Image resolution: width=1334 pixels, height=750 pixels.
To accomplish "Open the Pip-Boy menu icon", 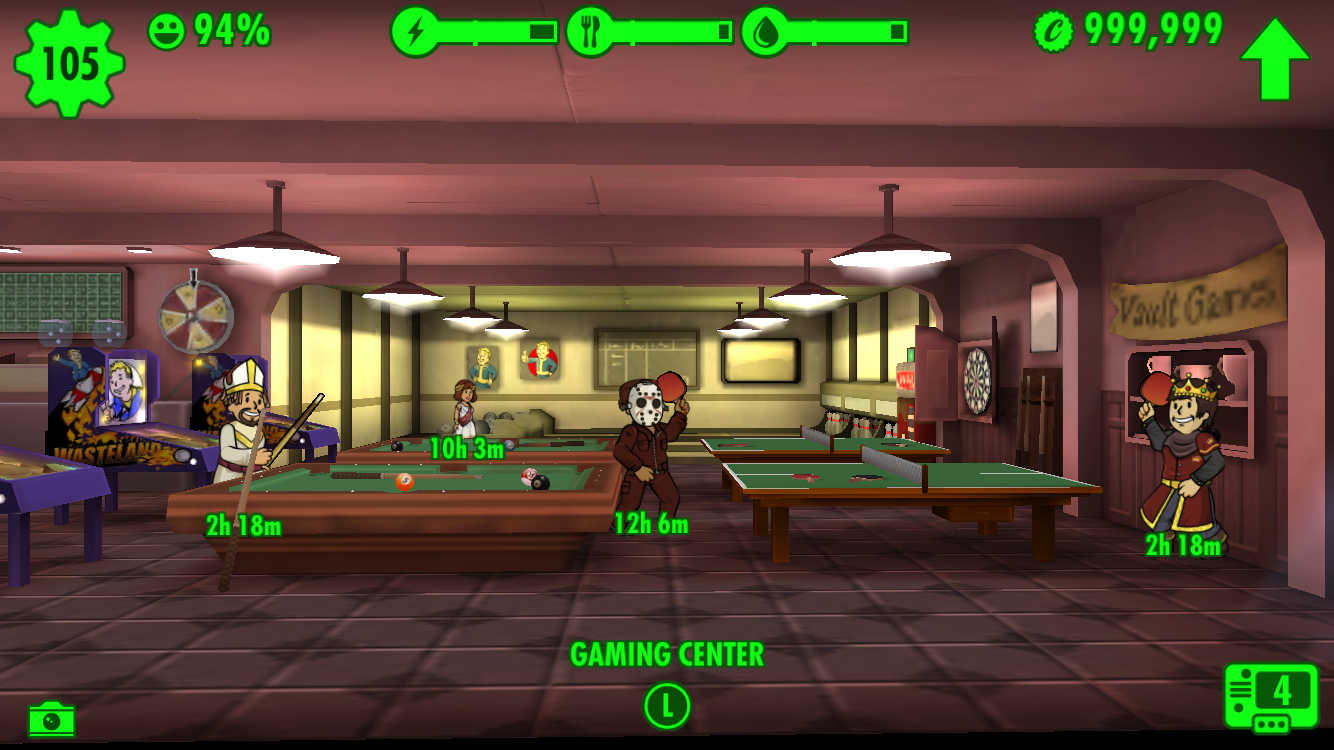I will [1270, 697].
